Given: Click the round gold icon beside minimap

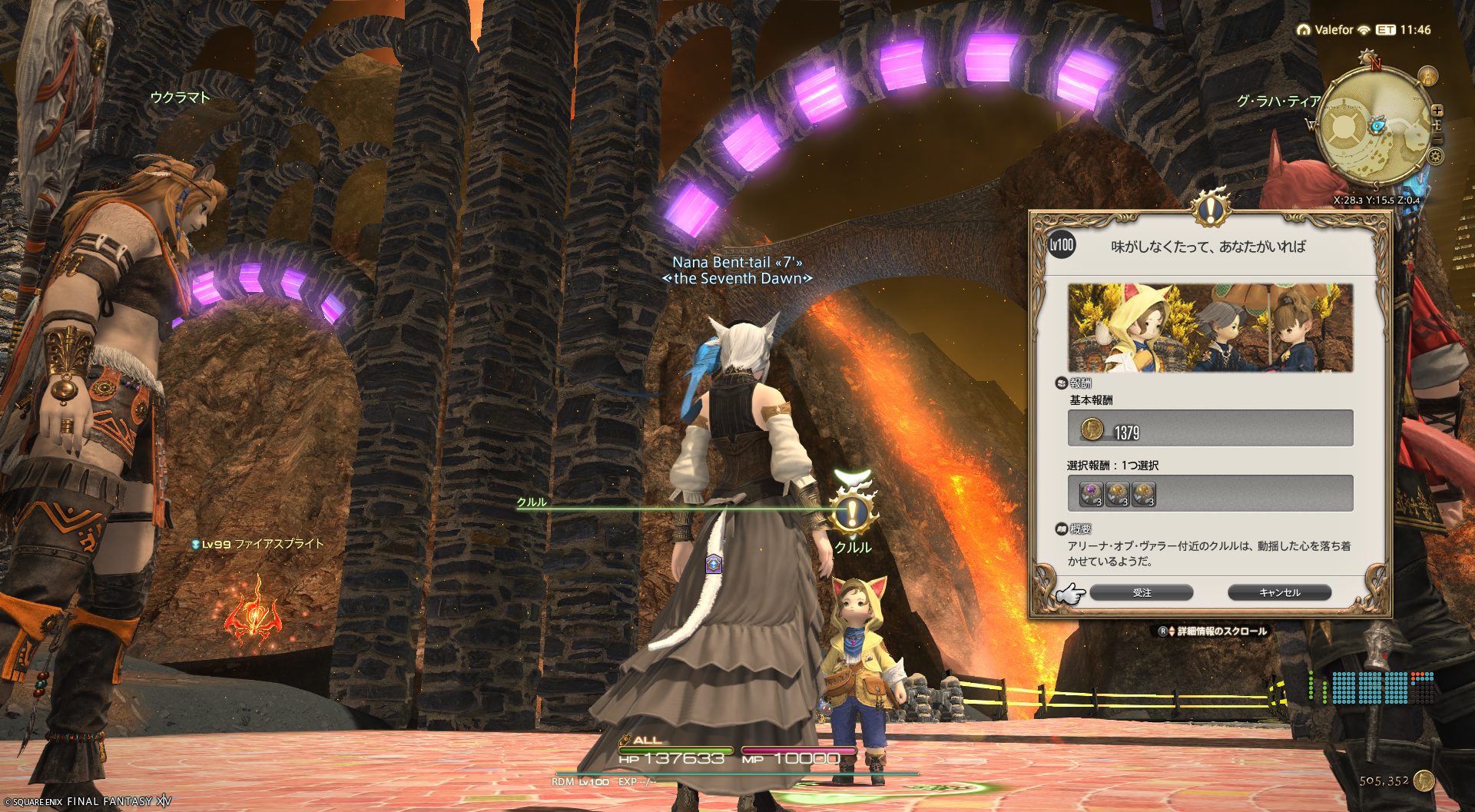Looking at the screenshot, I should (x=1427, y=76).
